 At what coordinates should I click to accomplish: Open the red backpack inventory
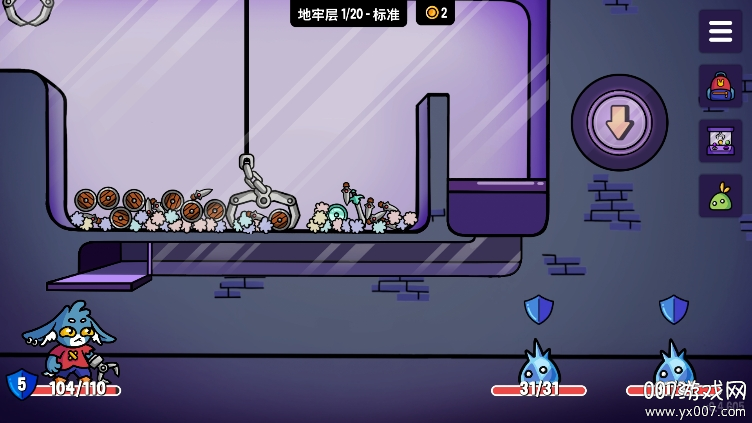(720, 86)
